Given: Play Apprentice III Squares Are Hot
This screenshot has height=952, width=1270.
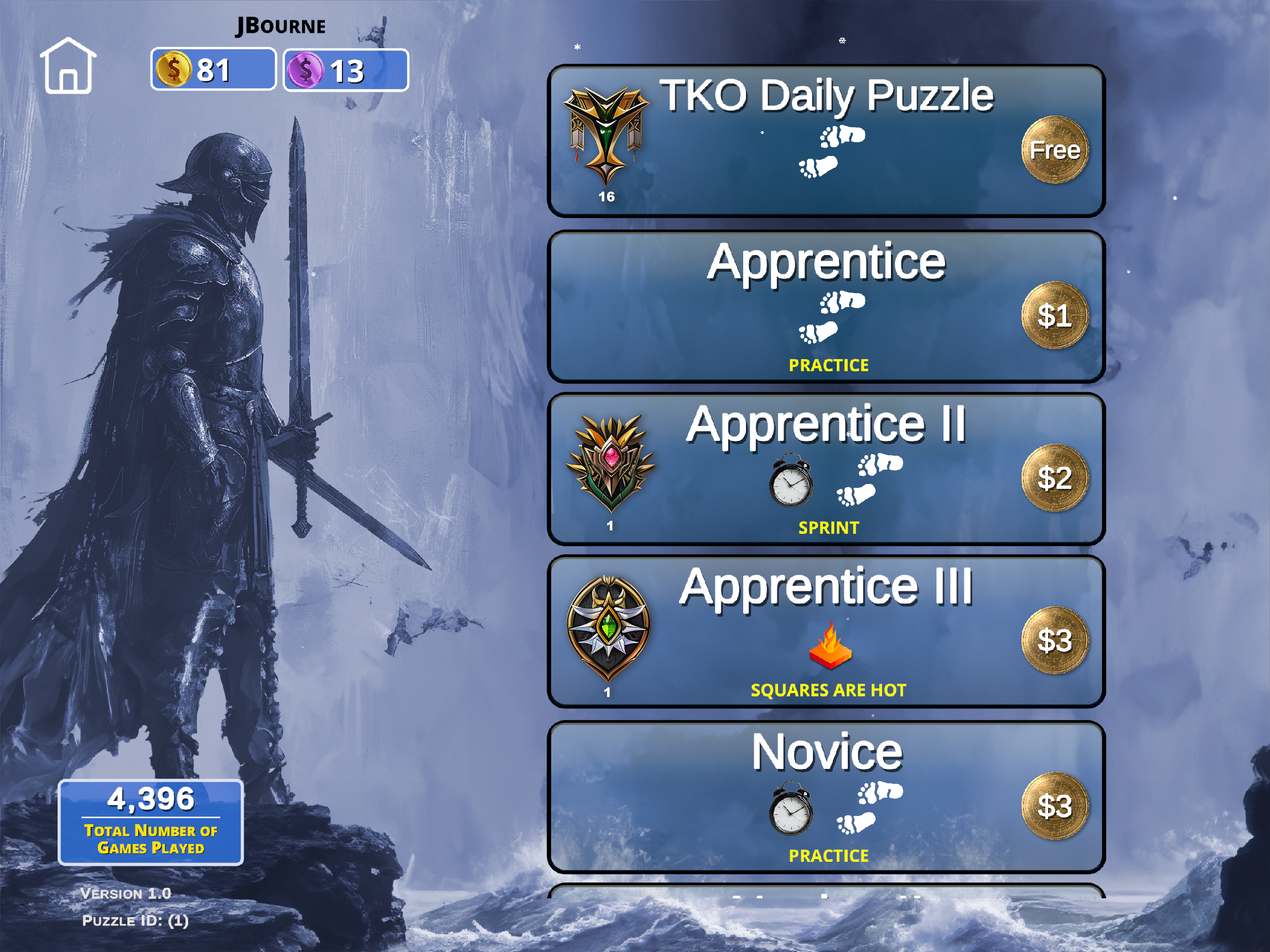Looking at the screenshot, I should pyautogui.click(x=826, y=632).
